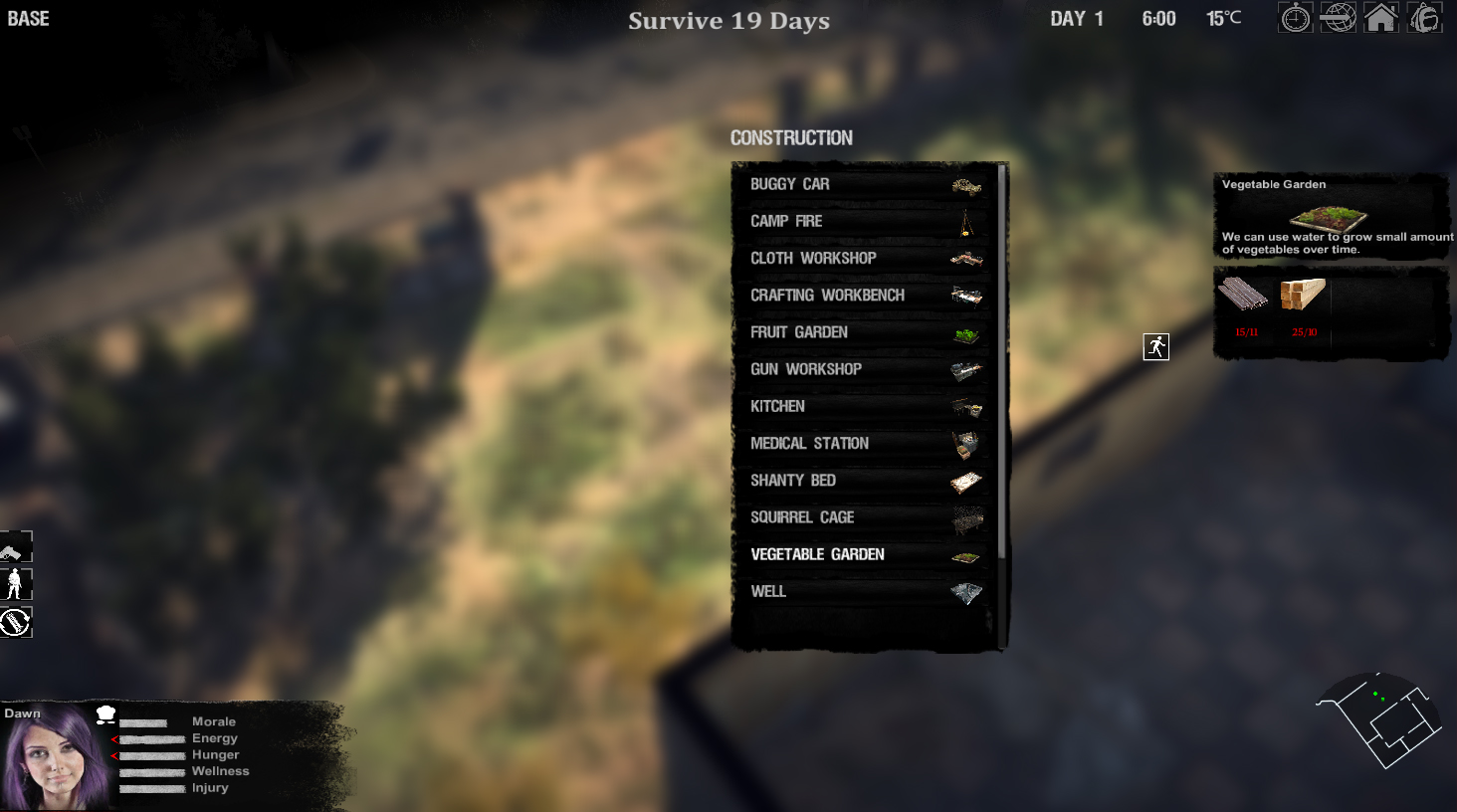Open the backpack inventory icon

(1424, 17)
